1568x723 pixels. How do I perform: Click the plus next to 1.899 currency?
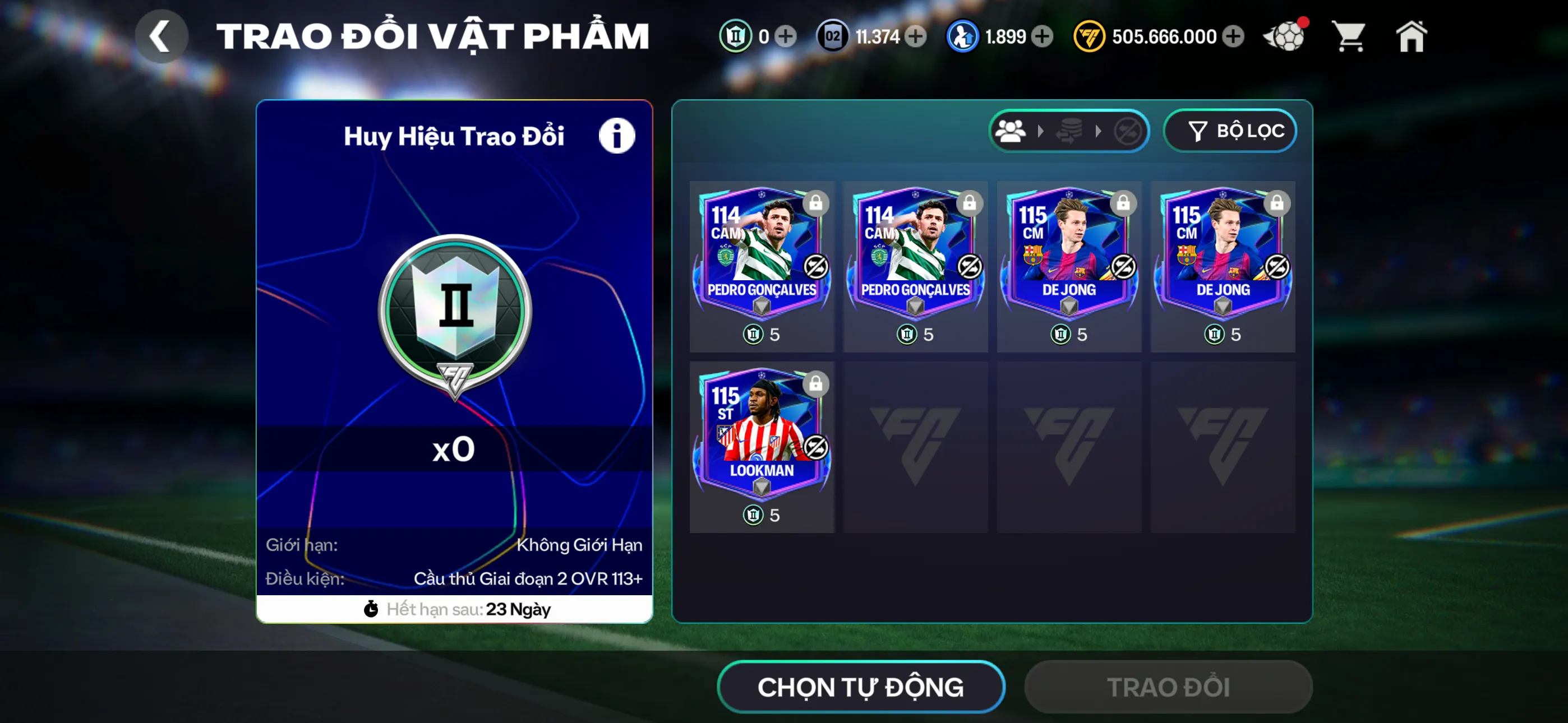click(x=1044, y=36)
